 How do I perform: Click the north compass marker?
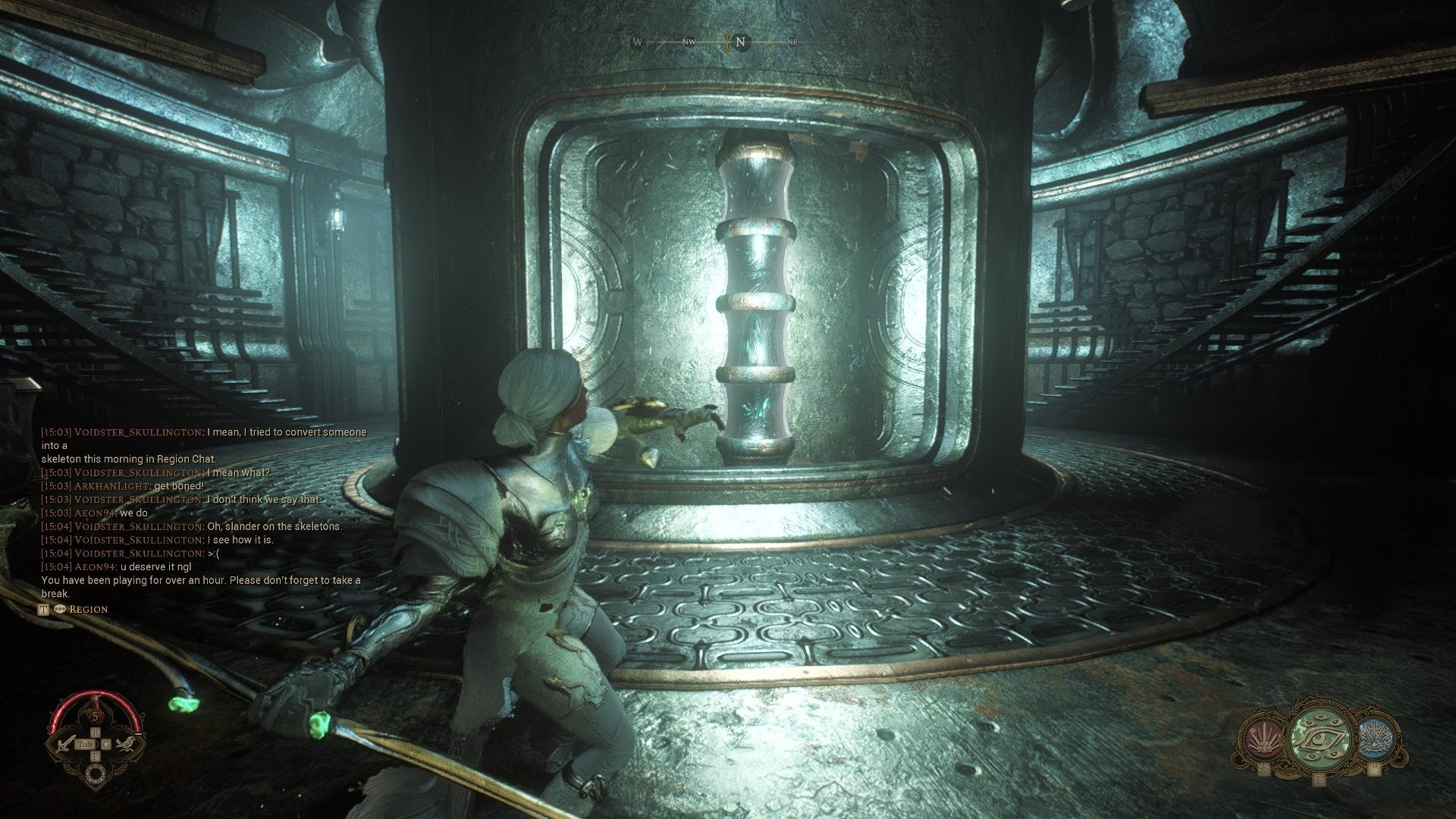[741, 42]
